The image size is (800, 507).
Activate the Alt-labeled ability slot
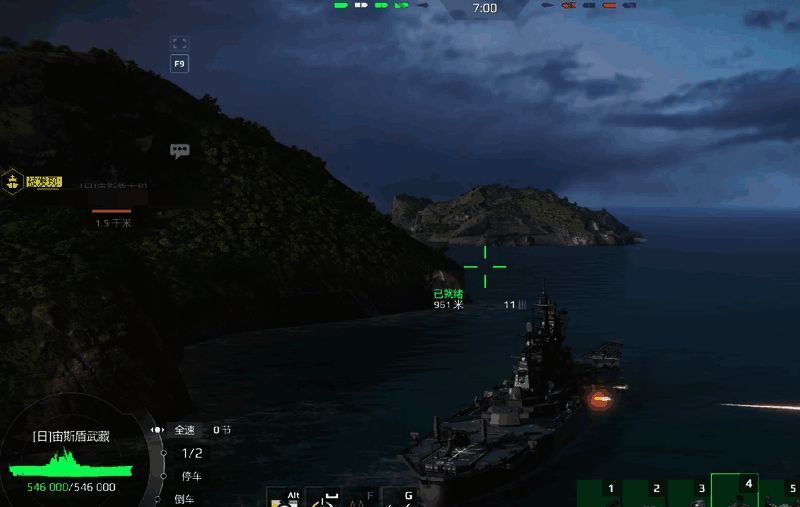tap(285, 498)
